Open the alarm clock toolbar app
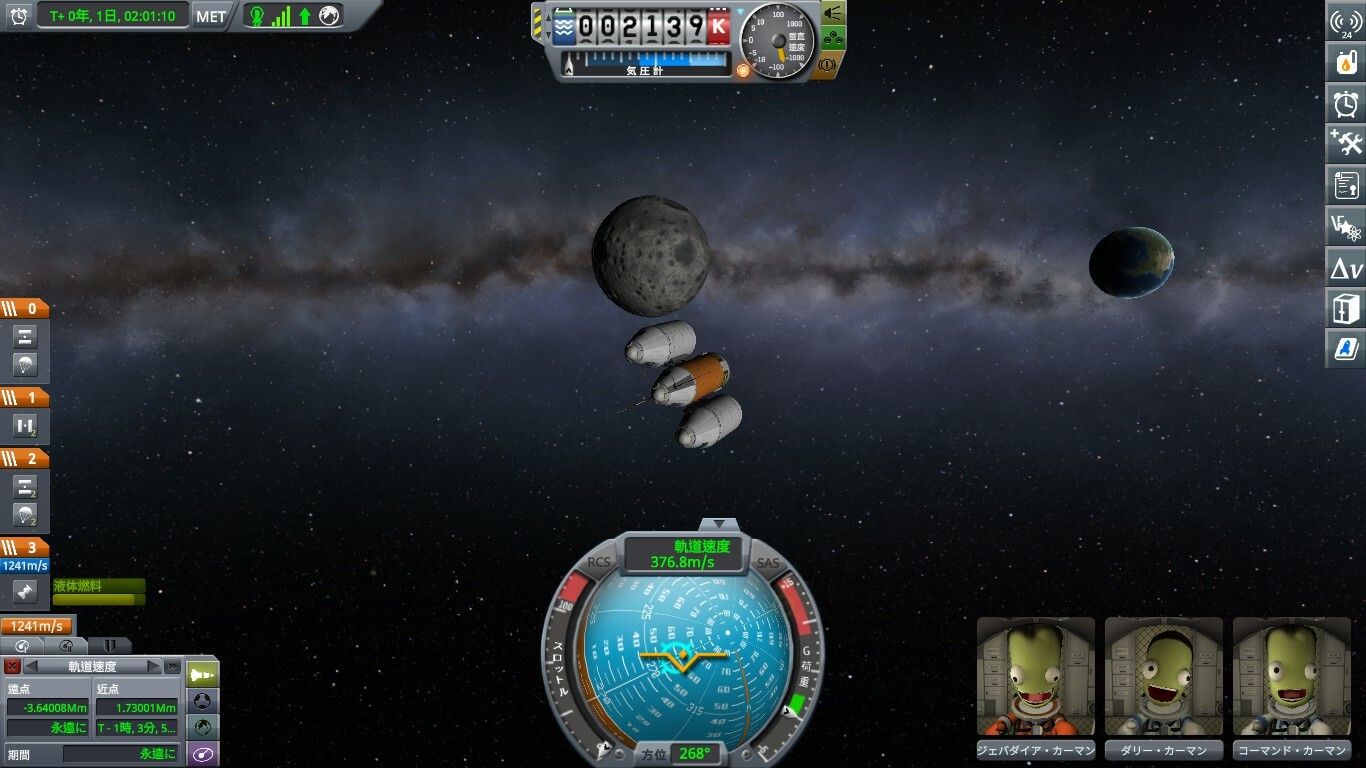Viewport: 1366px width, 768px height. (1346, 103)
